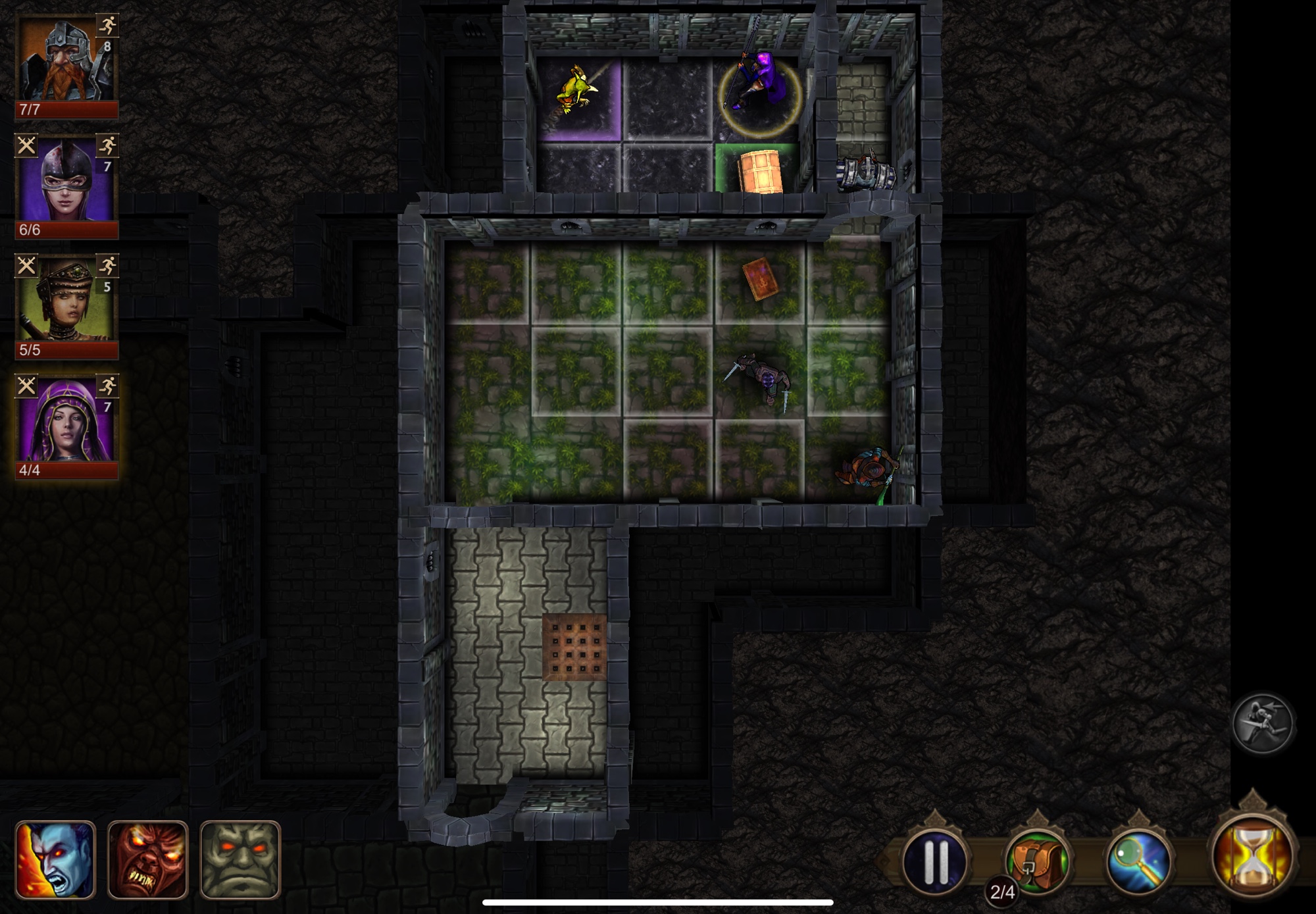The height and width of the screenshot is (914, 1316).
Task: Pause the game
Action: click(935, 860)
